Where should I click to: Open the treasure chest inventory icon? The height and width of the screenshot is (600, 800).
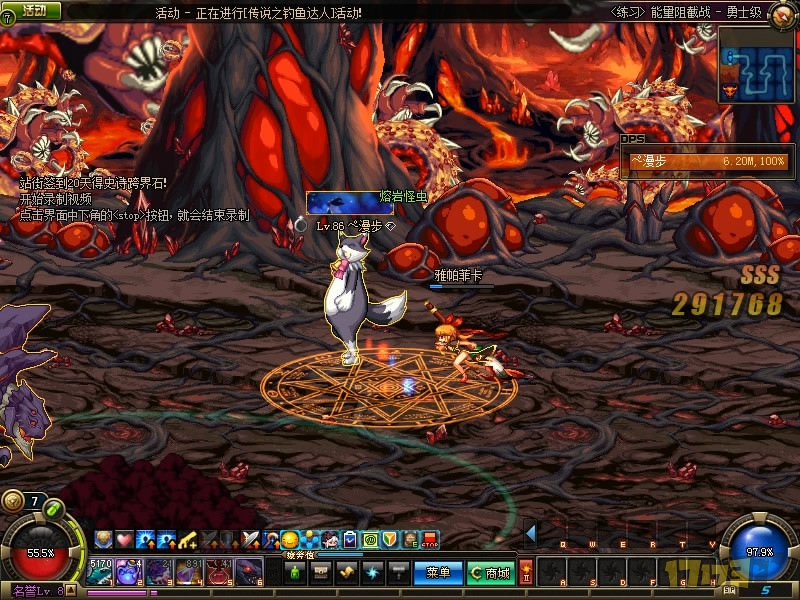[x=321, y=572]
